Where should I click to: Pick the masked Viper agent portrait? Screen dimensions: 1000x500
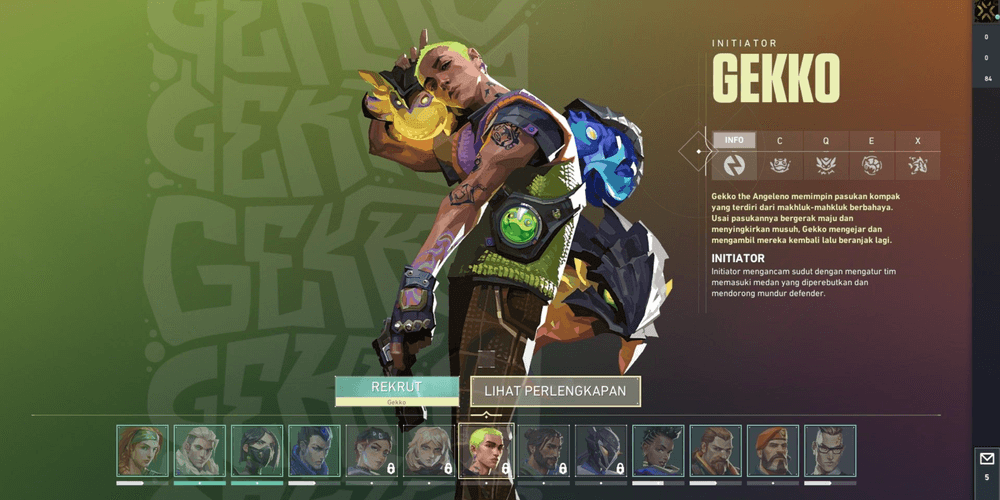pos(257,451)
